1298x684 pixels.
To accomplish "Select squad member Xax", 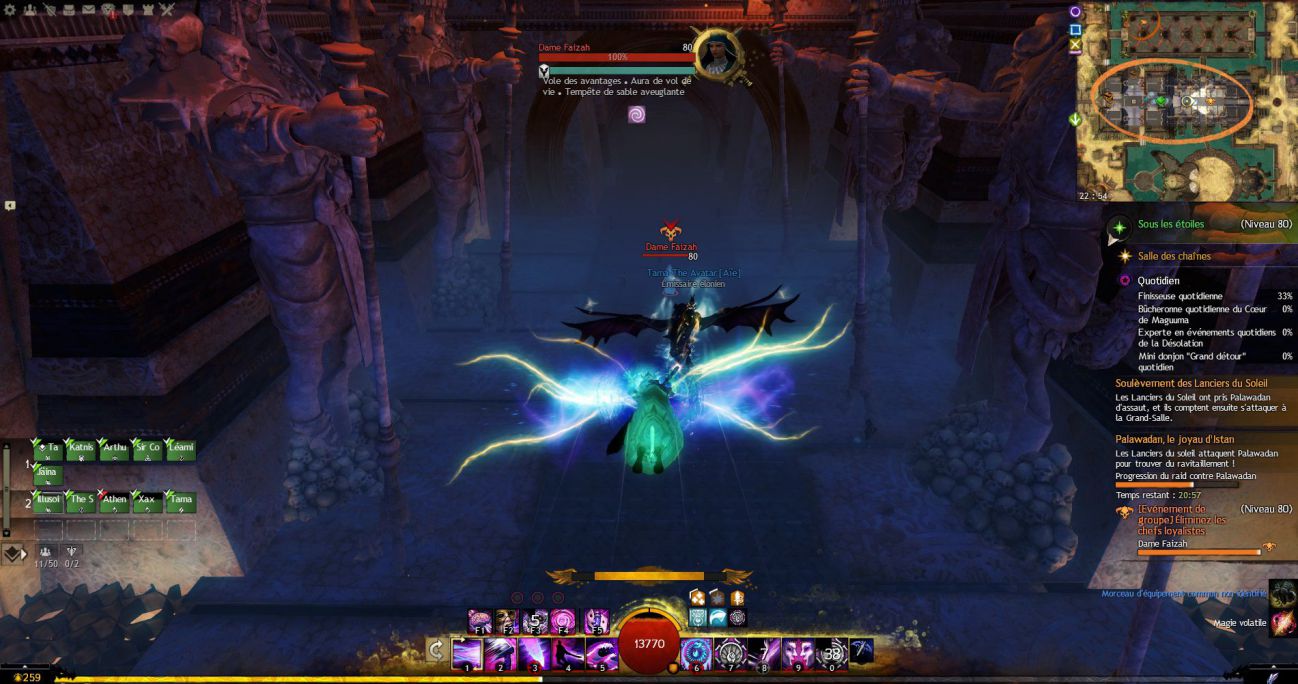I will [147, 501].
